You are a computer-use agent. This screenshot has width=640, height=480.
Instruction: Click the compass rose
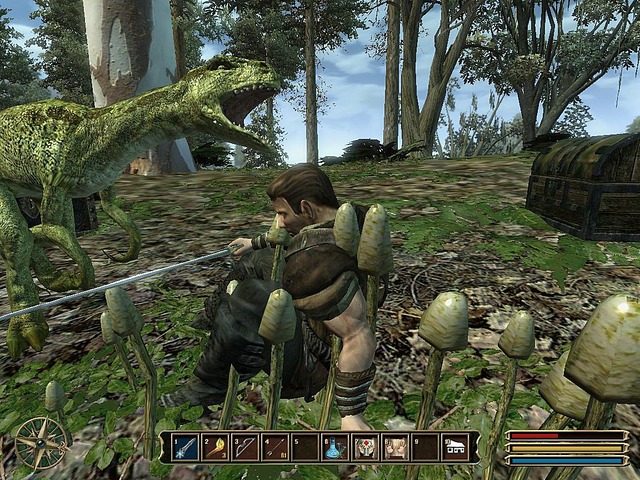click(x=41, y=443)
